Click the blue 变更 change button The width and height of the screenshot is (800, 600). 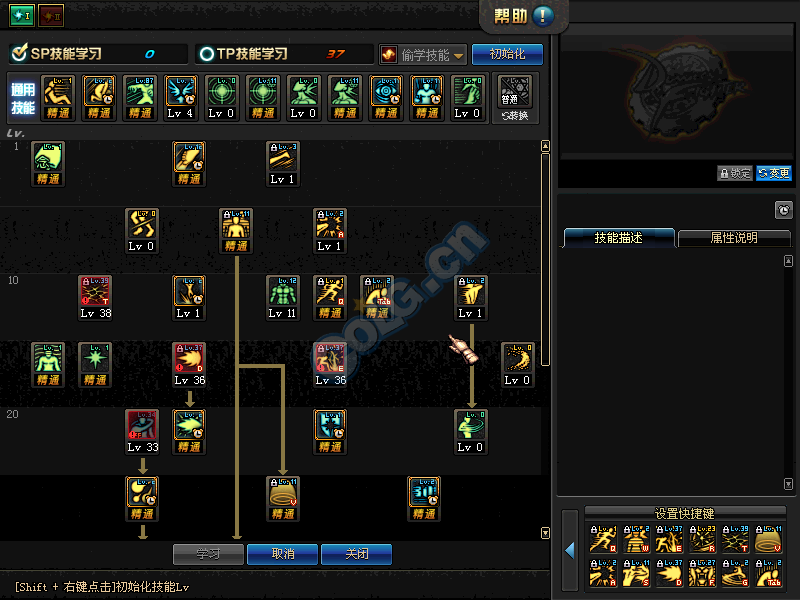773,173
